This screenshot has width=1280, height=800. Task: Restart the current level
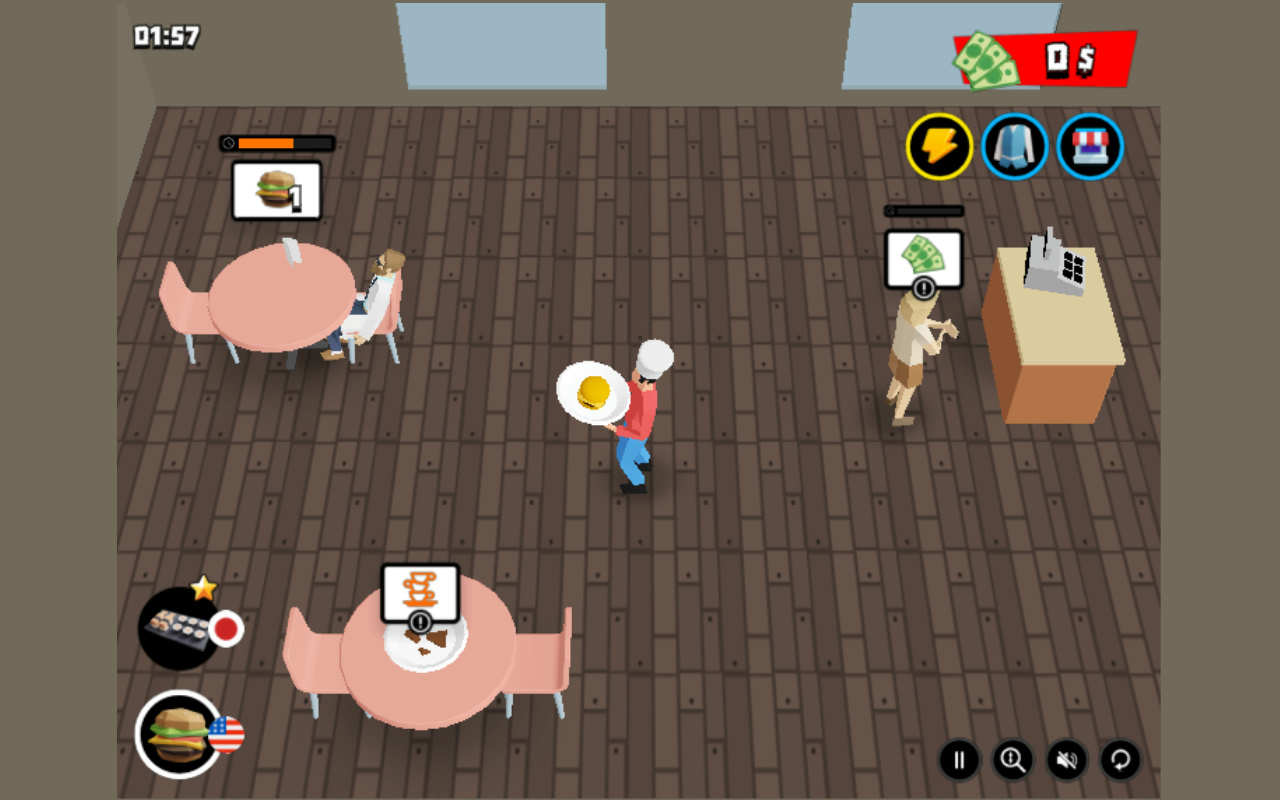(x=1119, y=760)
